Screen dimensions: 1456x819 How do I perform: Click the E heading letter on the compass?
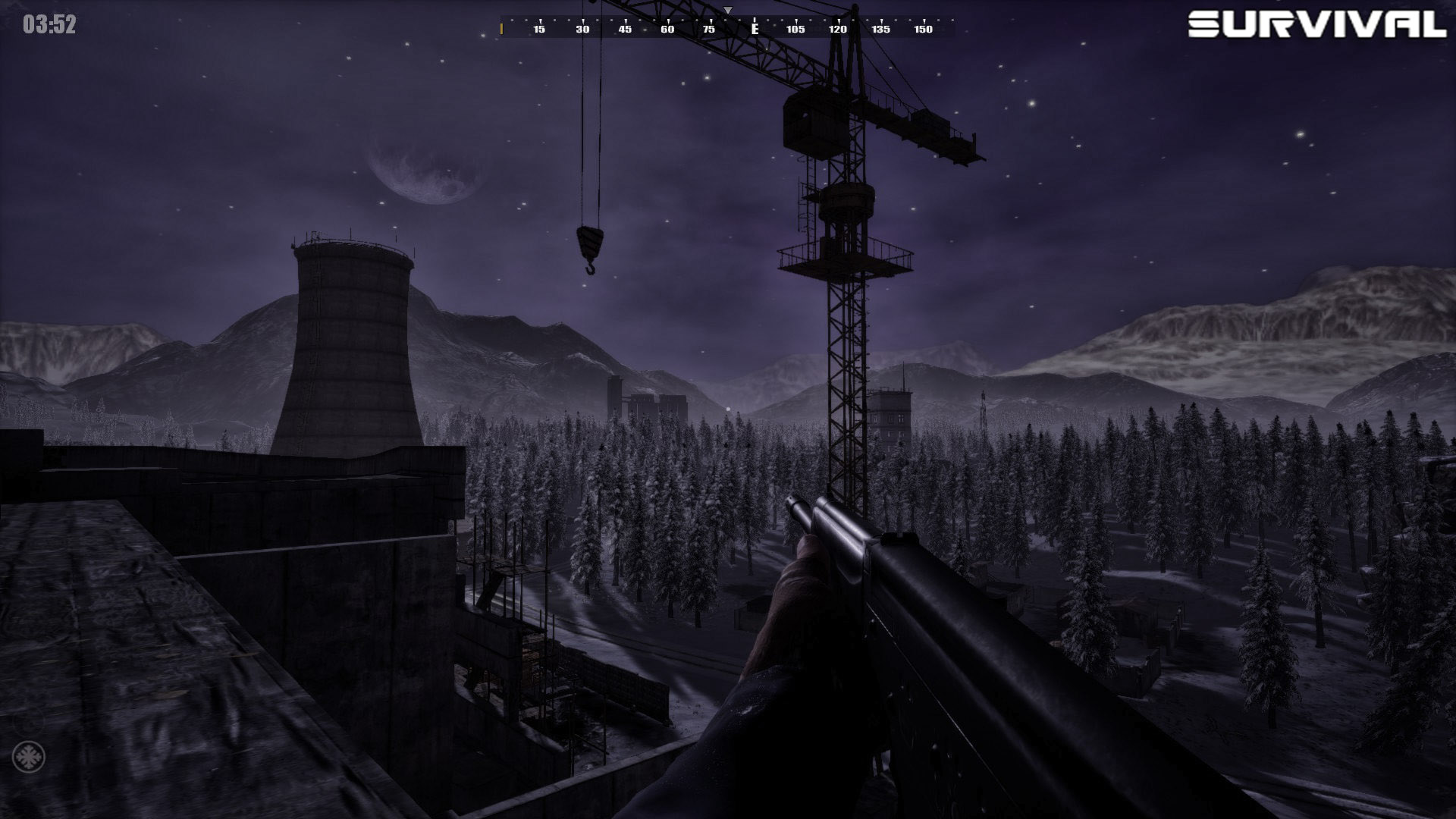[x=754, y=29]
